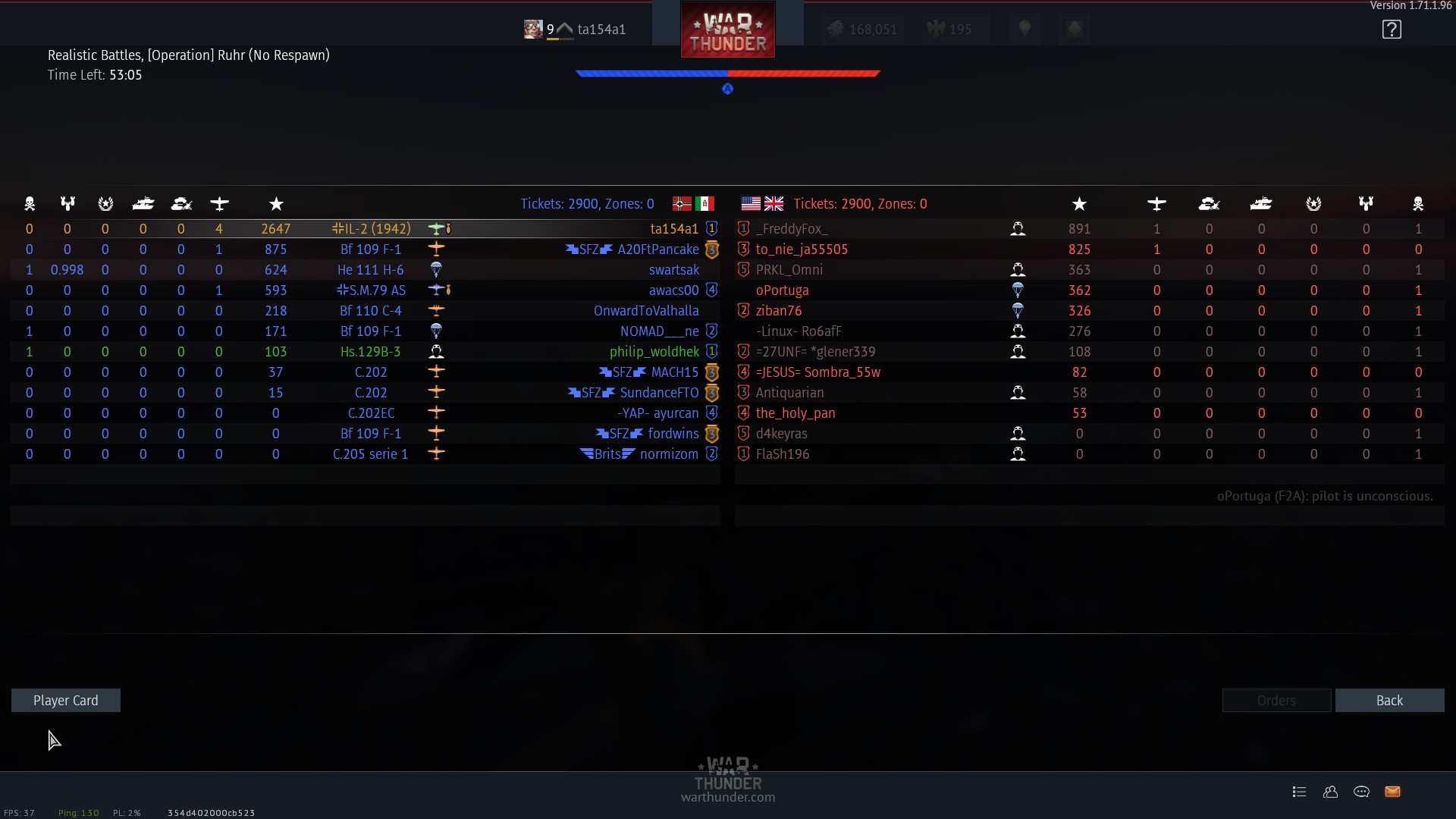This screenshot has height=819, width=1456.
Task: Open the mail envelope notification icon
Action: (x=1393, y=791)
